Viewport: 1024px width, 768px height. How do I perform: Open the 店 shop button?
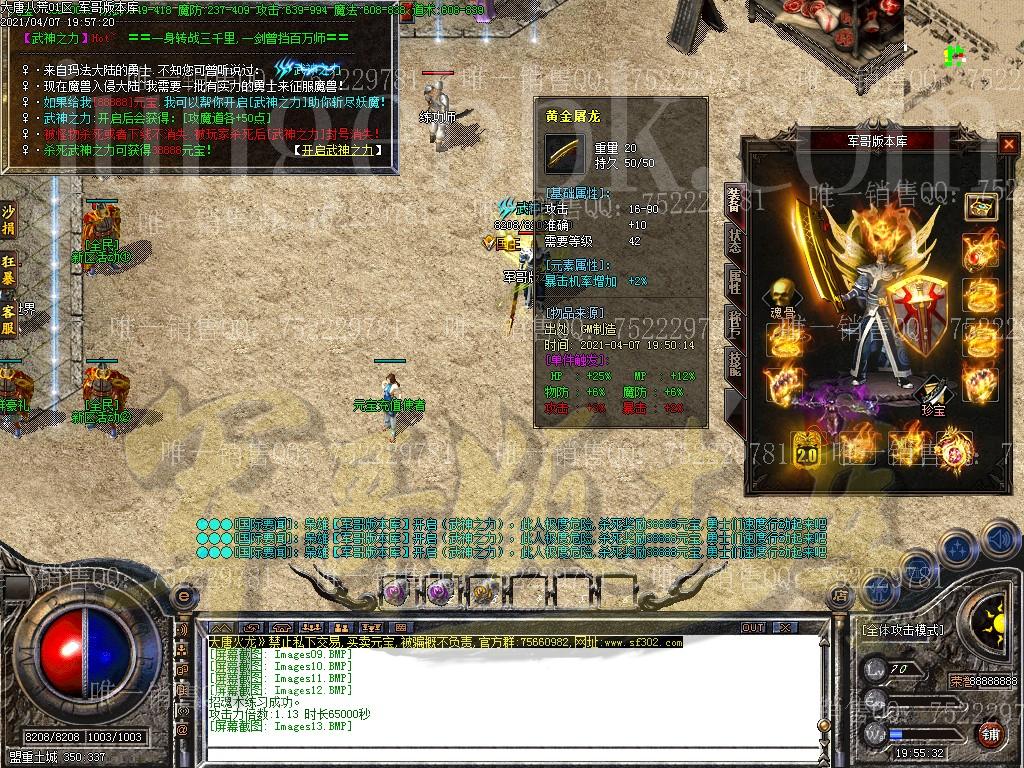coord(840,596)
